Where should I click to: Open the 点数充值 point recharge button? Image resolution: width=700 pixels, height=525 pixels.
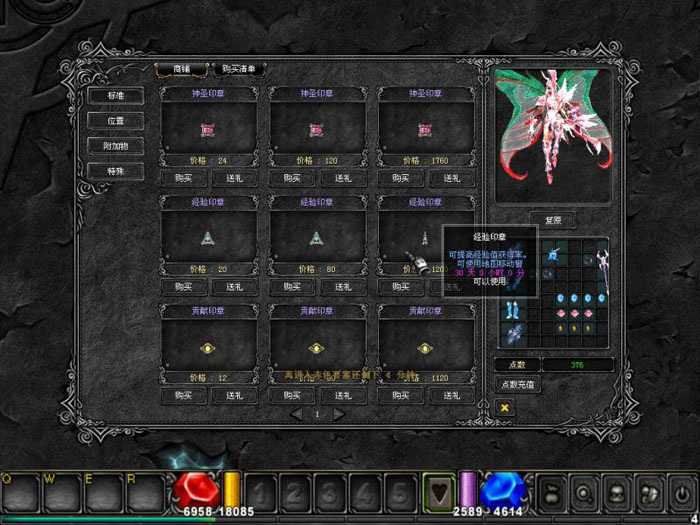tap(520, 384)
